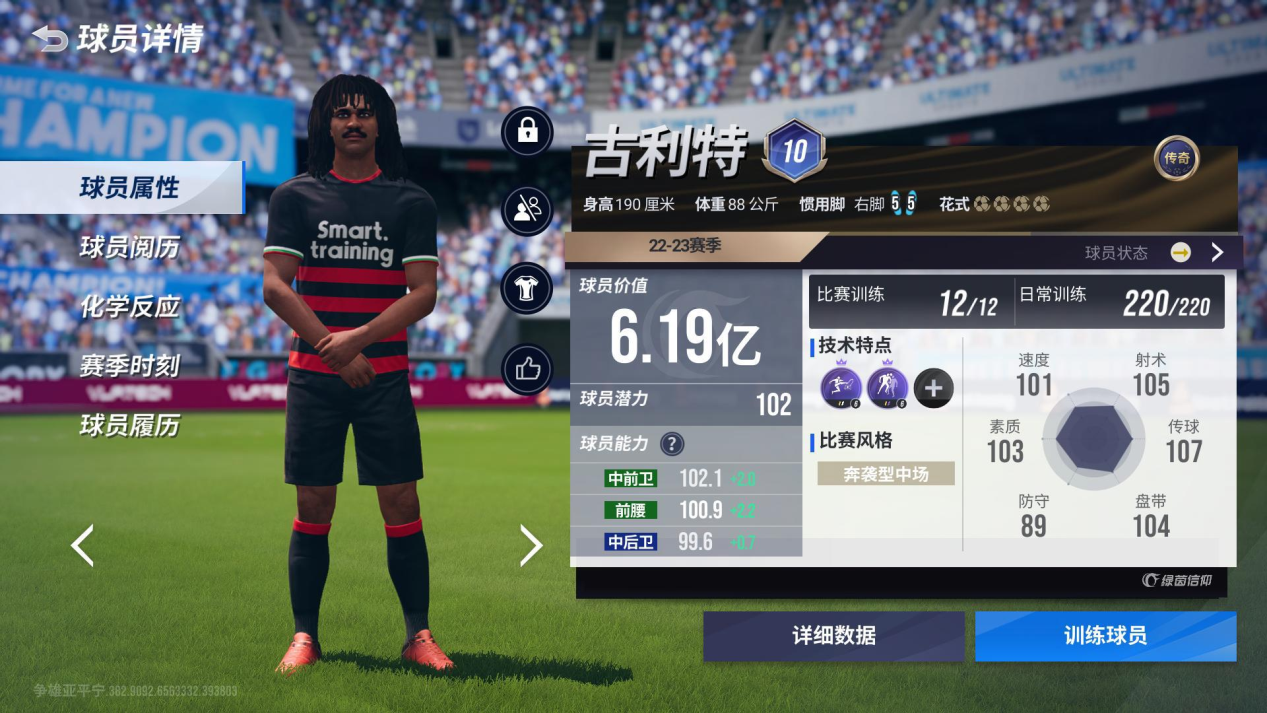Open the player compare icon

click(527, 210)
